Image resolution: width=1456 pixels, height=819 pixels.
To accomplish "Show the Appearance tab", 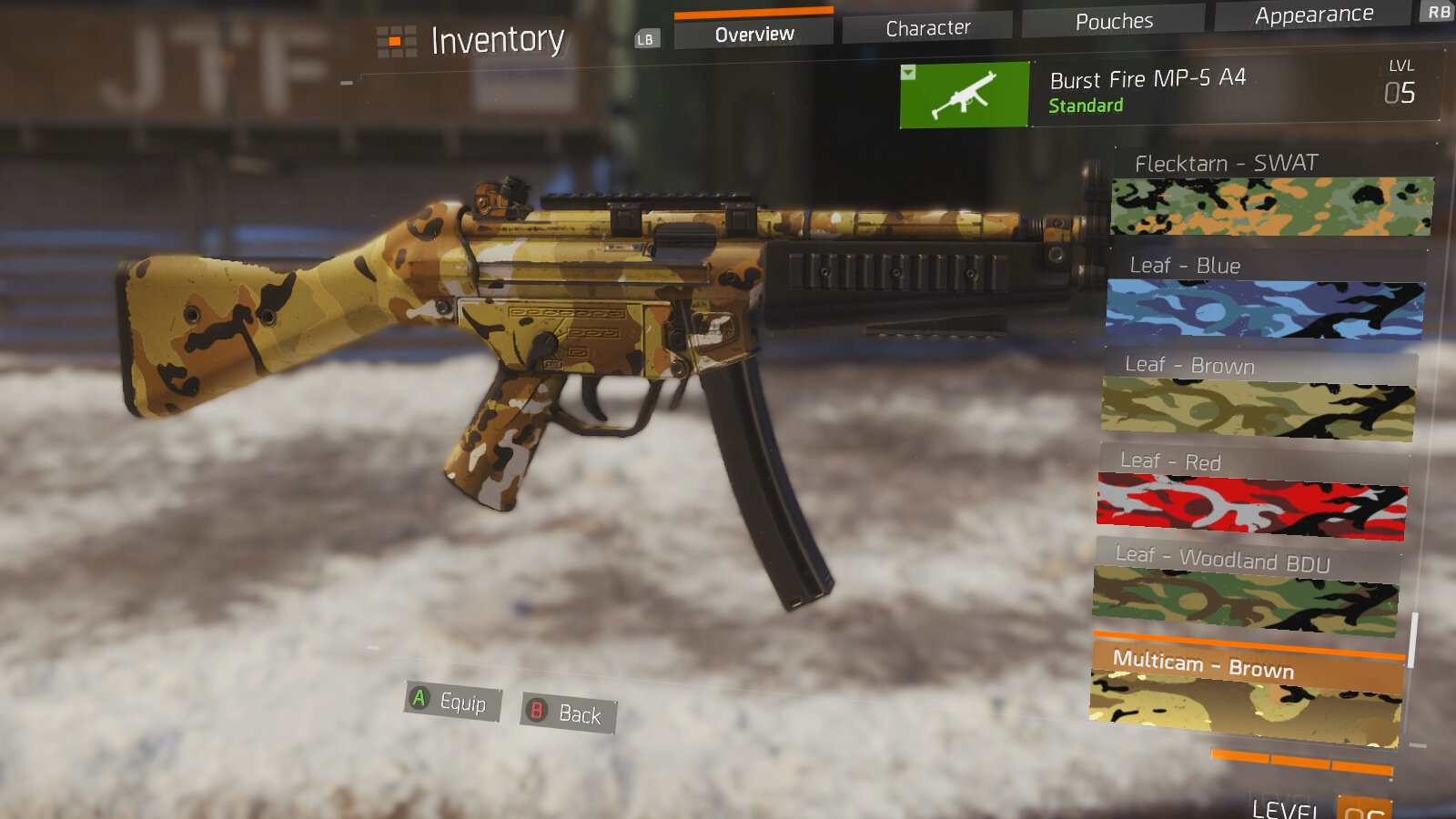I will [x=1313, y=15].
